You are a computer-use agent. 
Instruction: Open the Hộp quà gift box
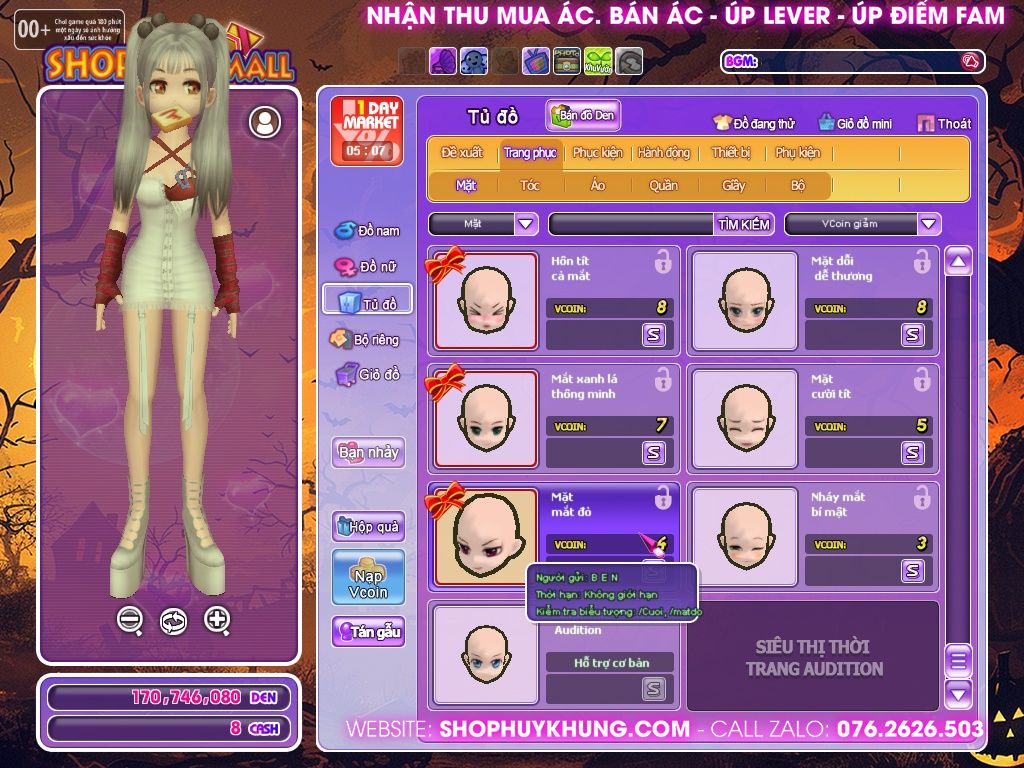368,526
